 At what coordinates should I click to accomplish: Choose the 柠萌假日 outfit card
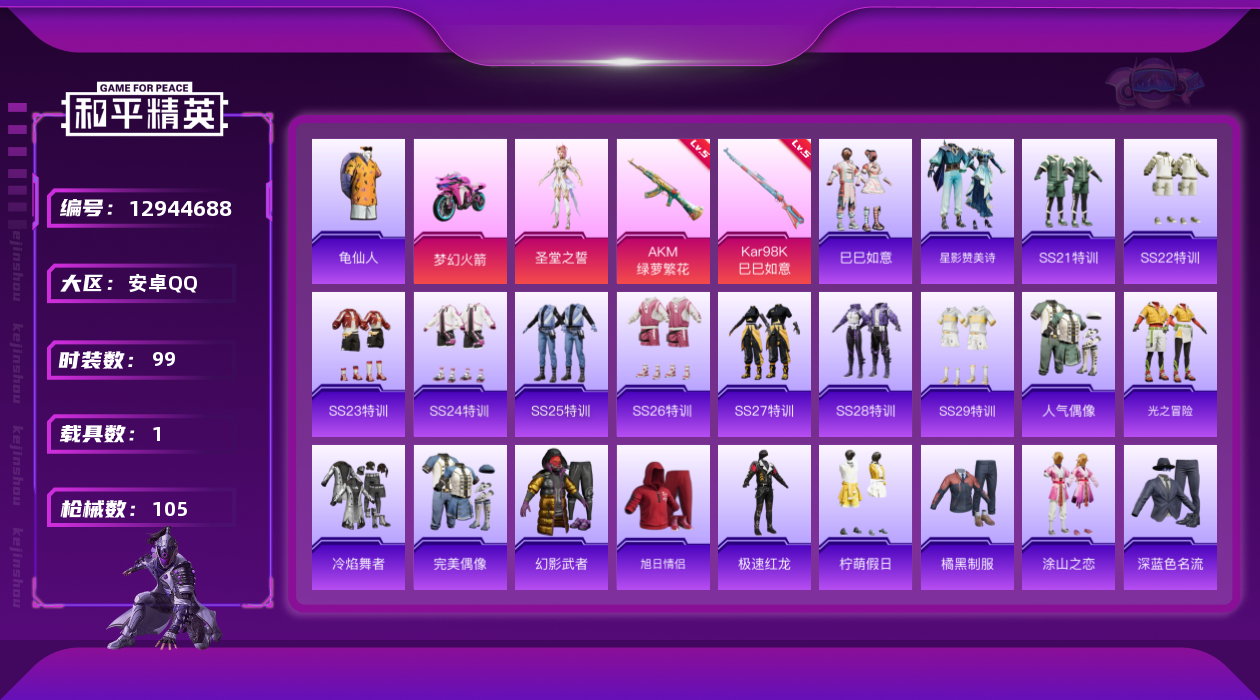click(865, 517)
